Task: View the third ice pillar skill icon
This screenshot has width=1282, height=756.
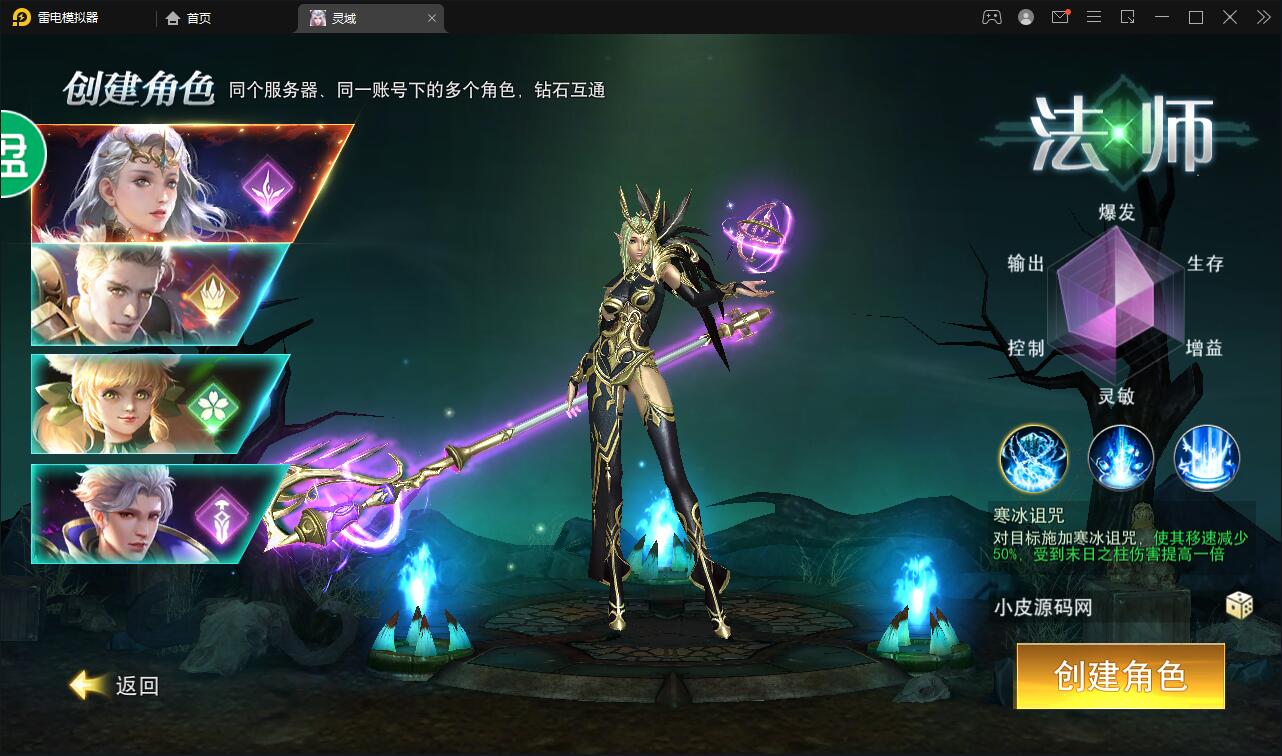Action: point(1205,458)
